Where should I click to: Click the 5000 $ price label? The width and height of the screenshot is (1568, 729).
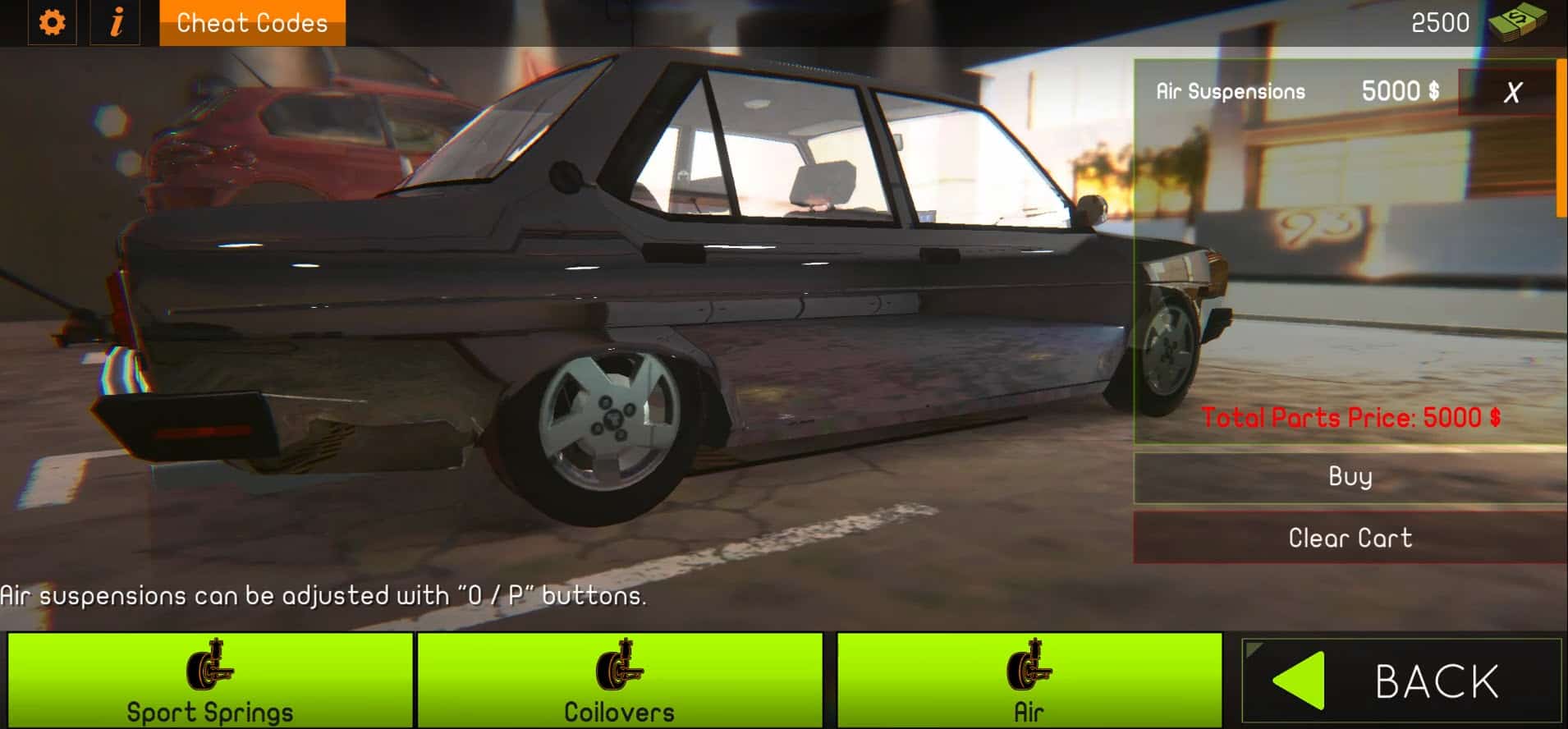[x=1400, y=90]
